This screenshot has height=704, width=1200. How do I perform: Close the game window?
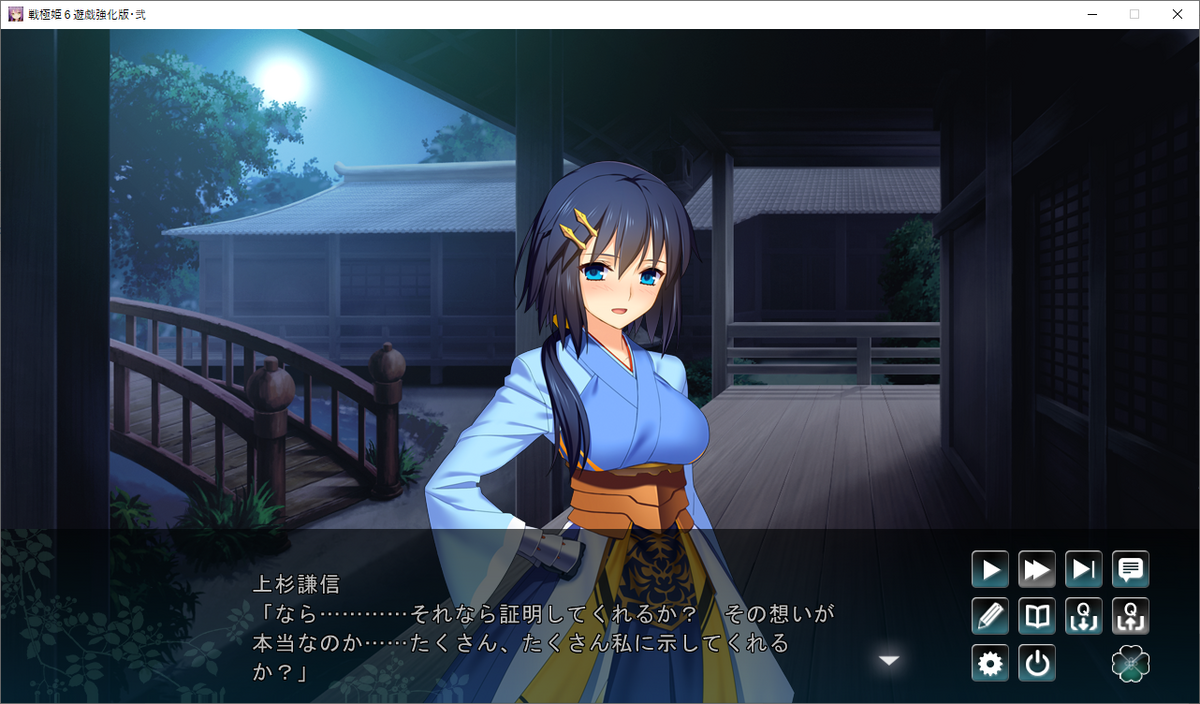(1177, 14)
